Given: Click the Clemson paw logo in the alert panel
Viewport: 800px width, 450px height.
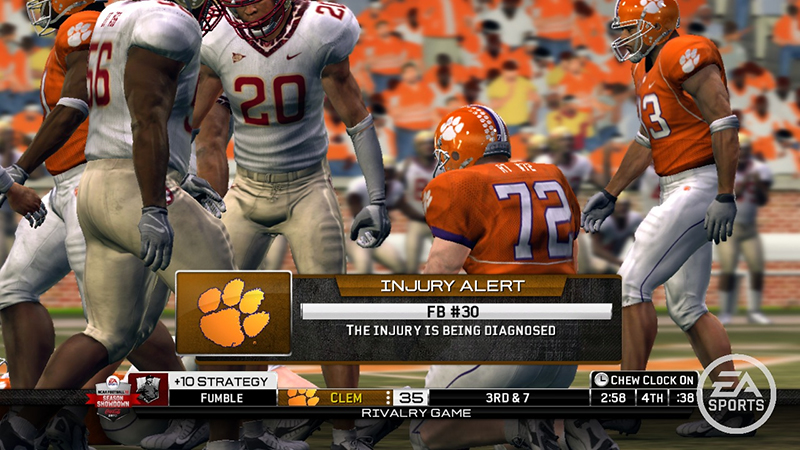Looking at the screenshot, I should click(233, 313).
